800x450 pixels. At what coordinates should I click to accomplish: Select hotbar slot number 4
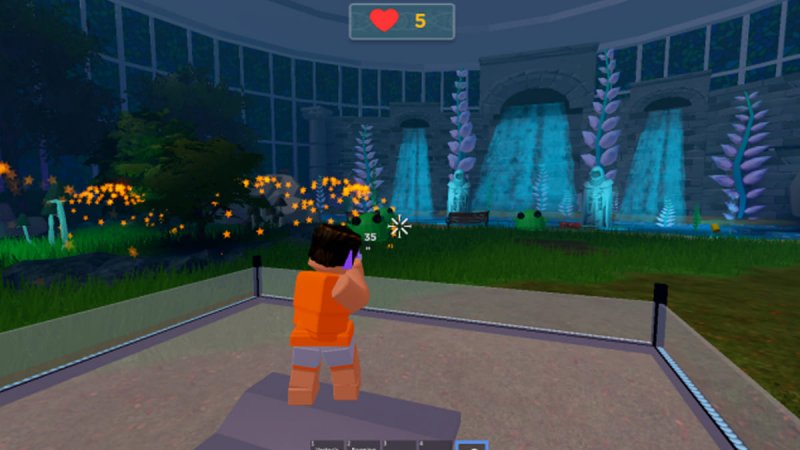(434, 444)
